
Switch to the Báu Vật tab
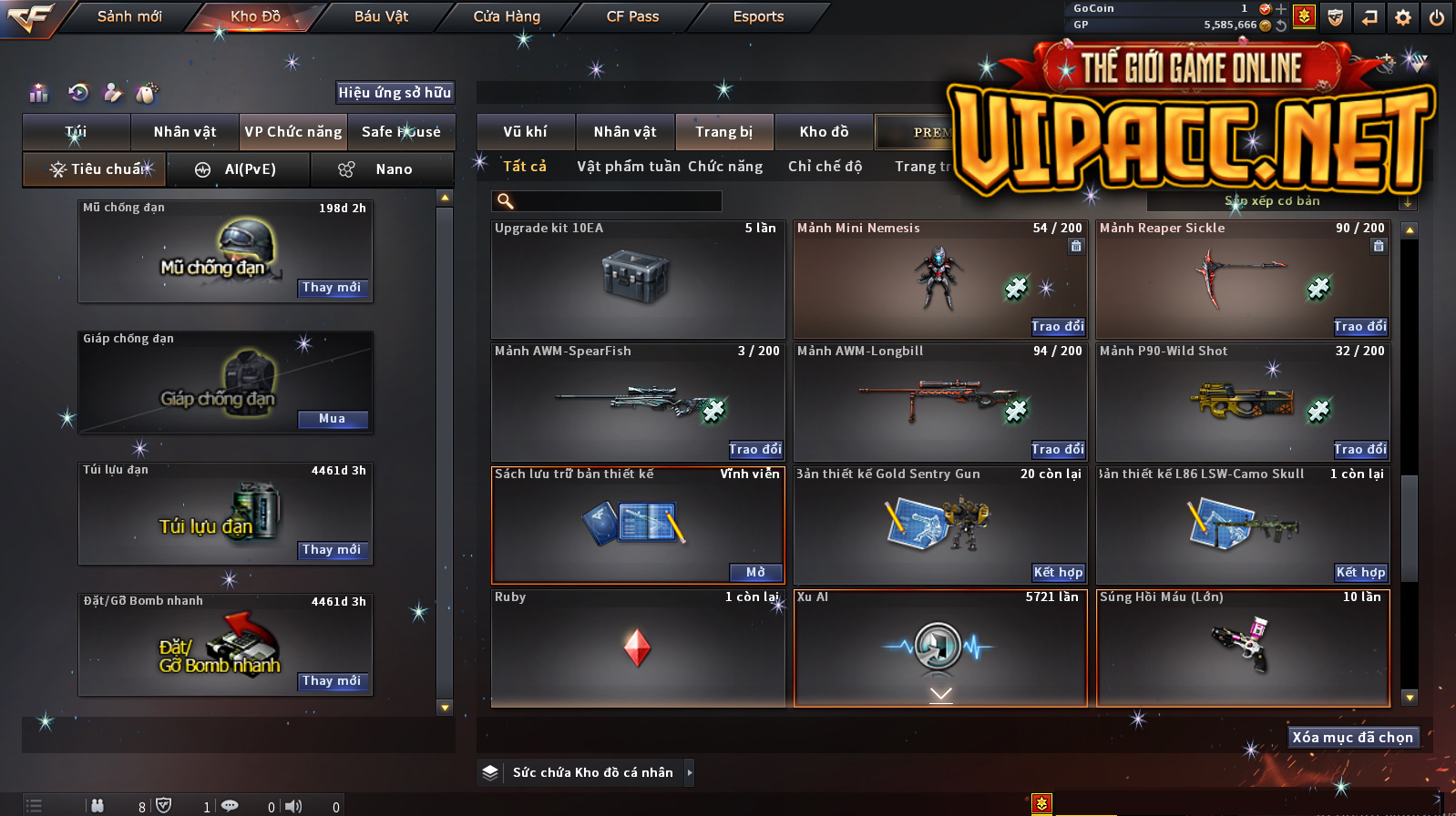381,16
